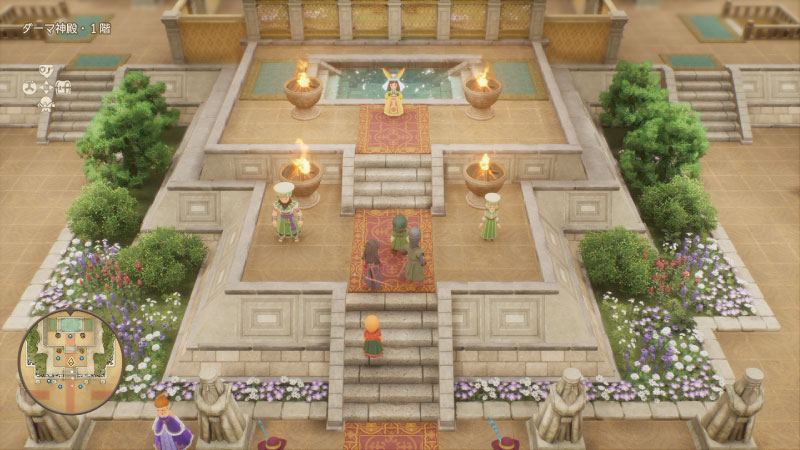Click the yellow player marker on minimap

pos(72,362)
